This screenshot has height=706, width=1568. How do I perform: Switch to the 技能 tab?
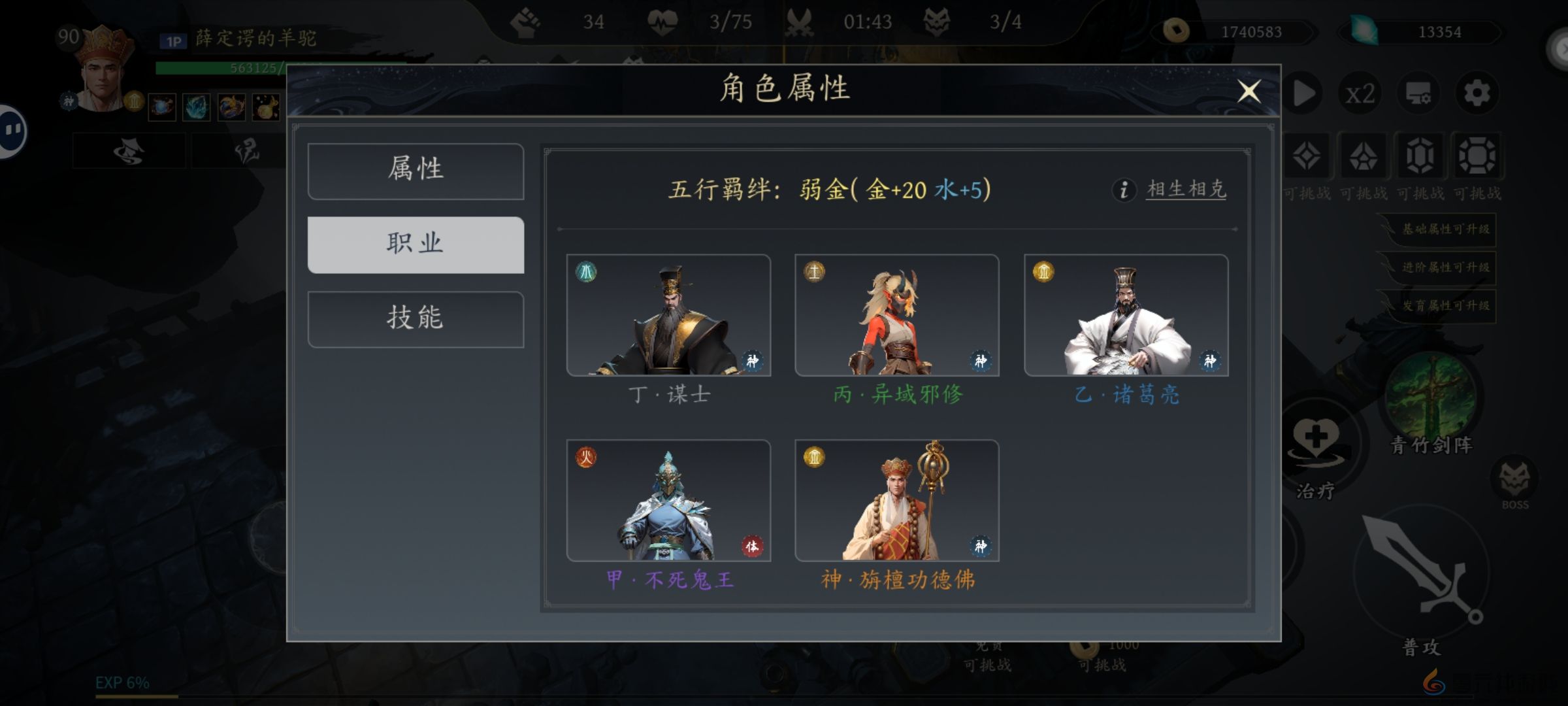(416, 318)
